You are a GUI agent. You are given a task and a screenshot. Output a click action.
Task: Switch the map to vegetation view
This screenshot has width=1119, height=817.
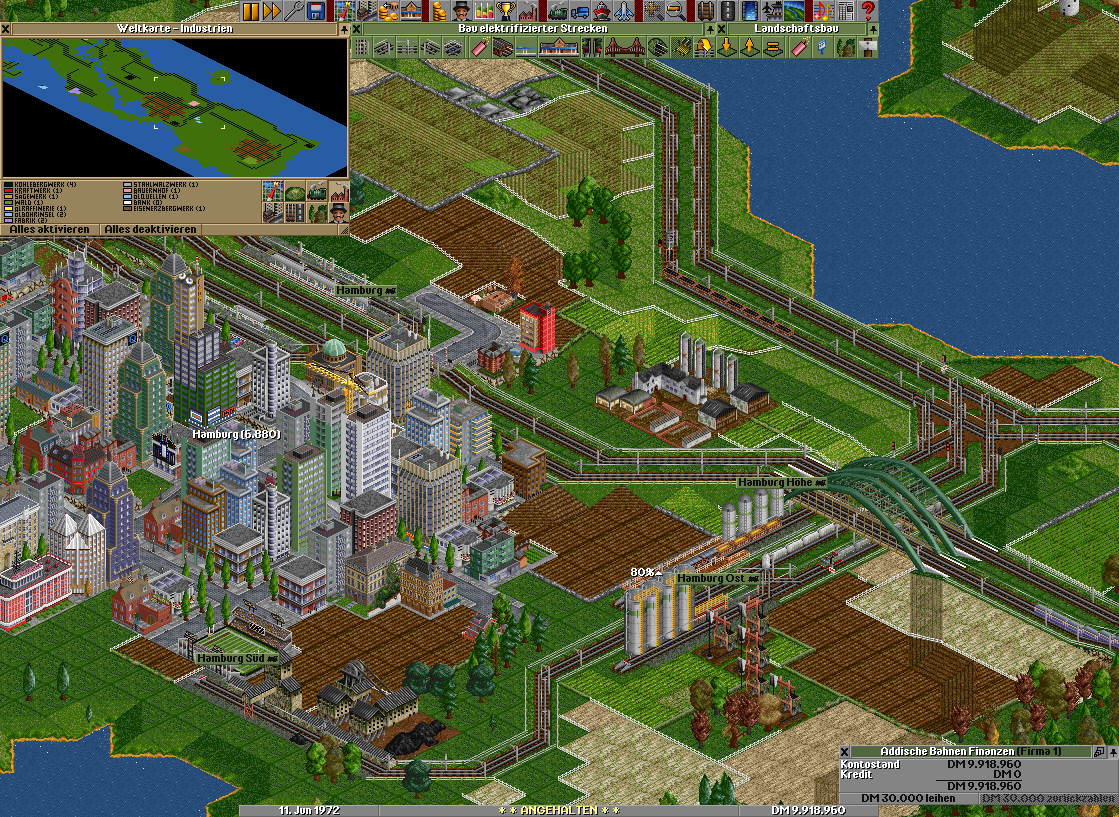(x=294, y=191)
